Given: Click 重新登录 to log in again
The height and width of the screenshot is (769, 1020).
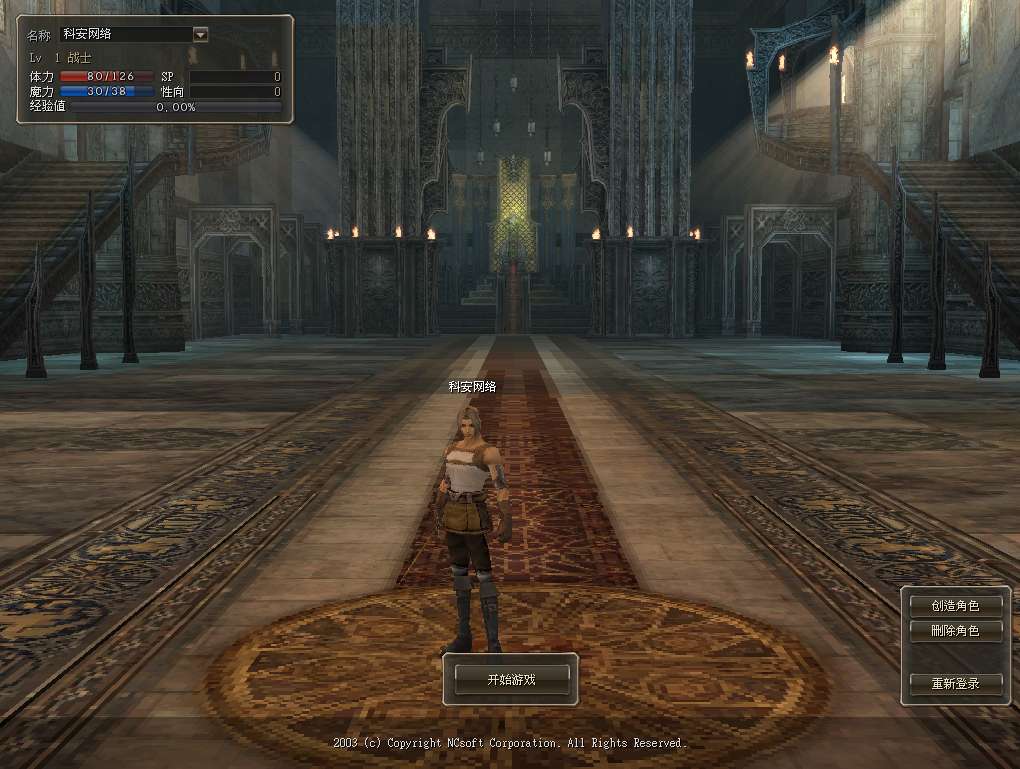Looking at the screenshot, I should pyautogui.click(x=954, y=684).
